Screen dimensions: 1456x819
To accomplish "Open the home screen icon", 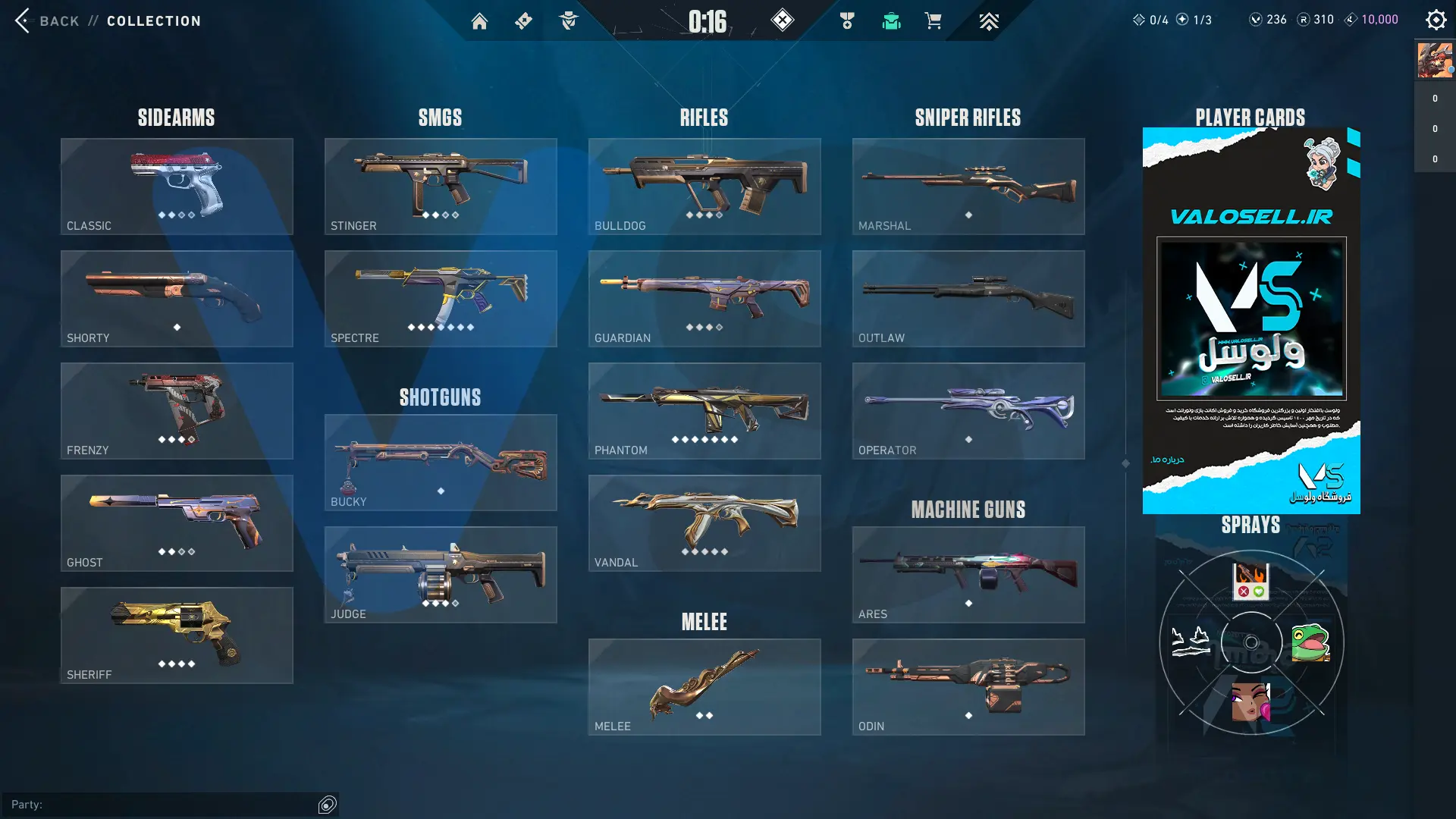I will [x=479, y=21].
